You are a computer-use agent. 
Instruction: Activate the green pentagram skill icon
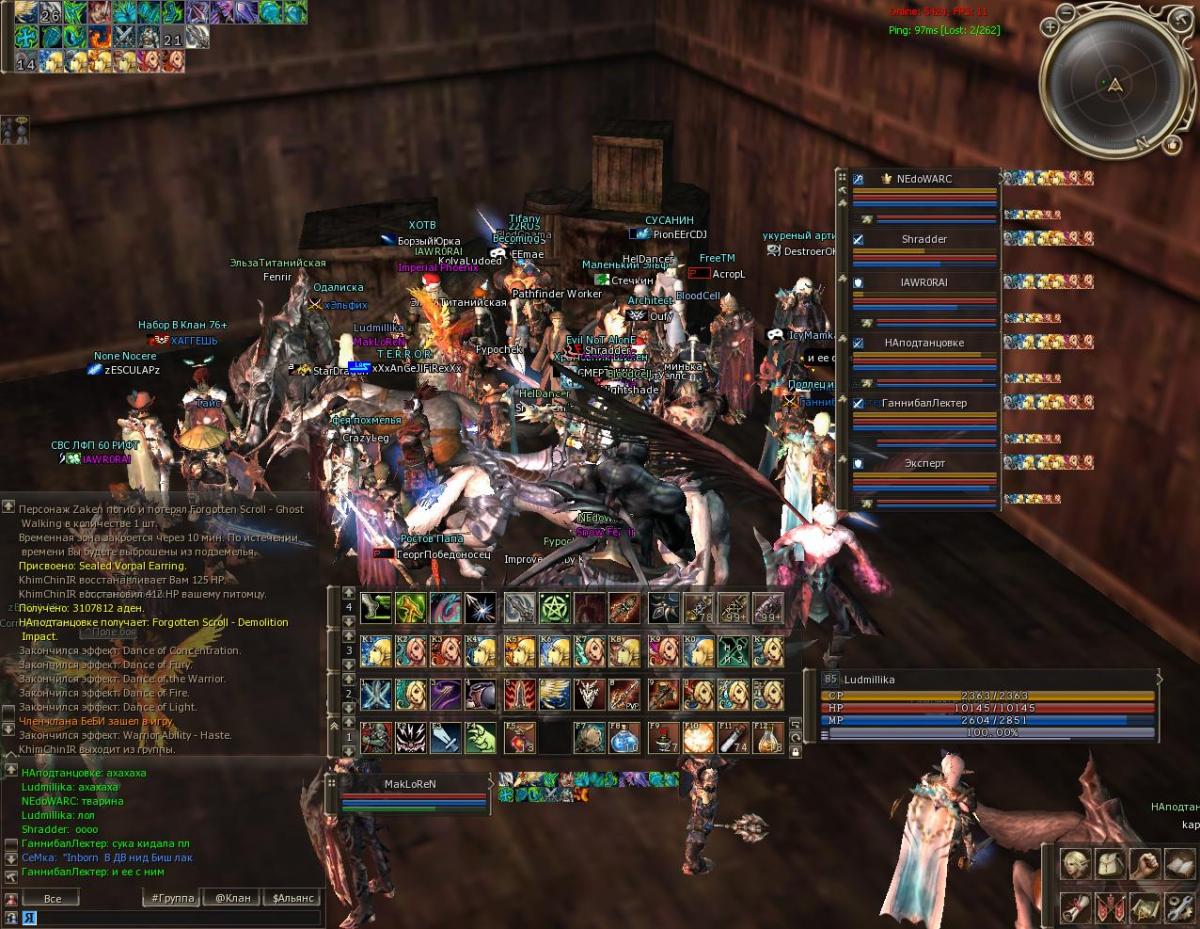554,606
